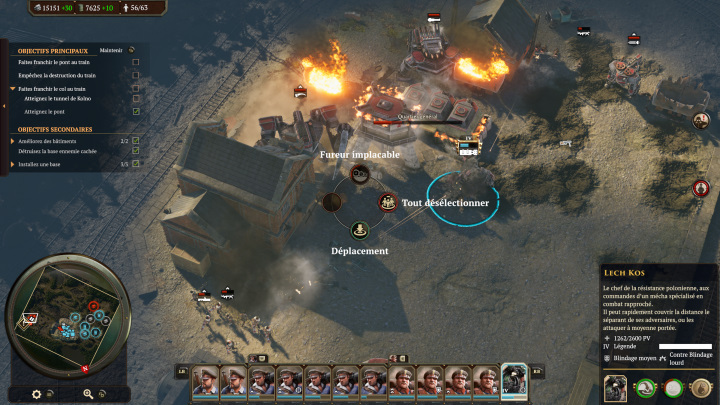Collapse the 'Faites franchir le col au train' objective
Image resolution: width=720 pixels, height=405 pixels.
13,88
